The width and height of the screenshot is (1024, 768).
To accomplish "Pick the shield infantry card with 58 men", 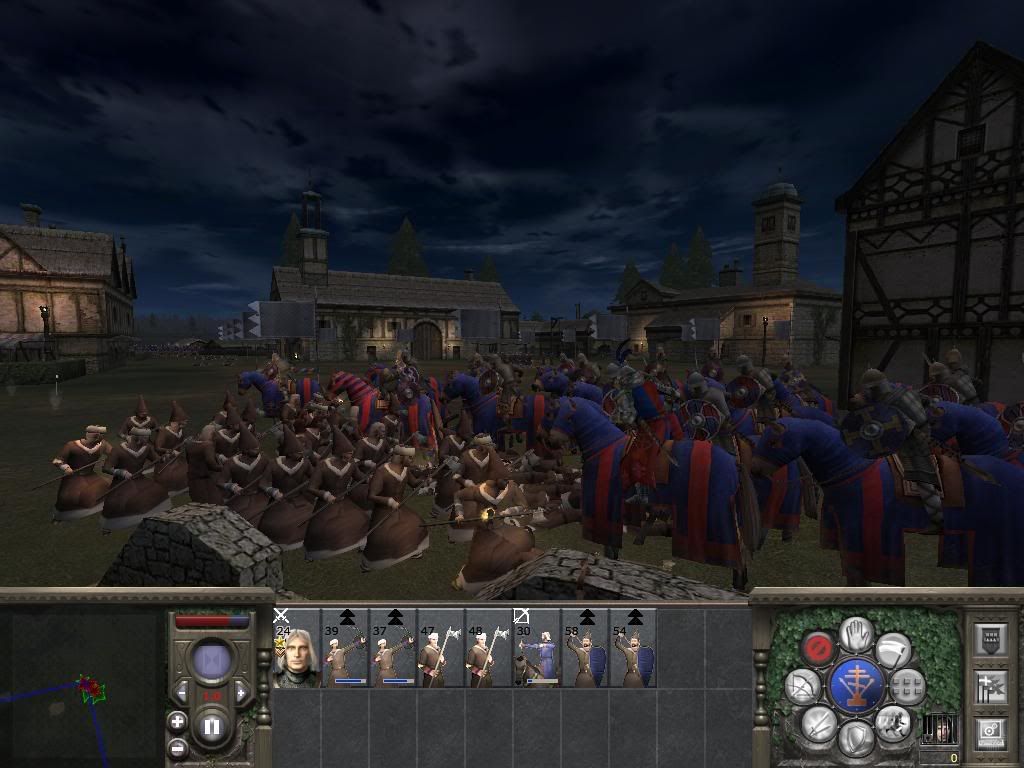I will click(x=585, y=648).
